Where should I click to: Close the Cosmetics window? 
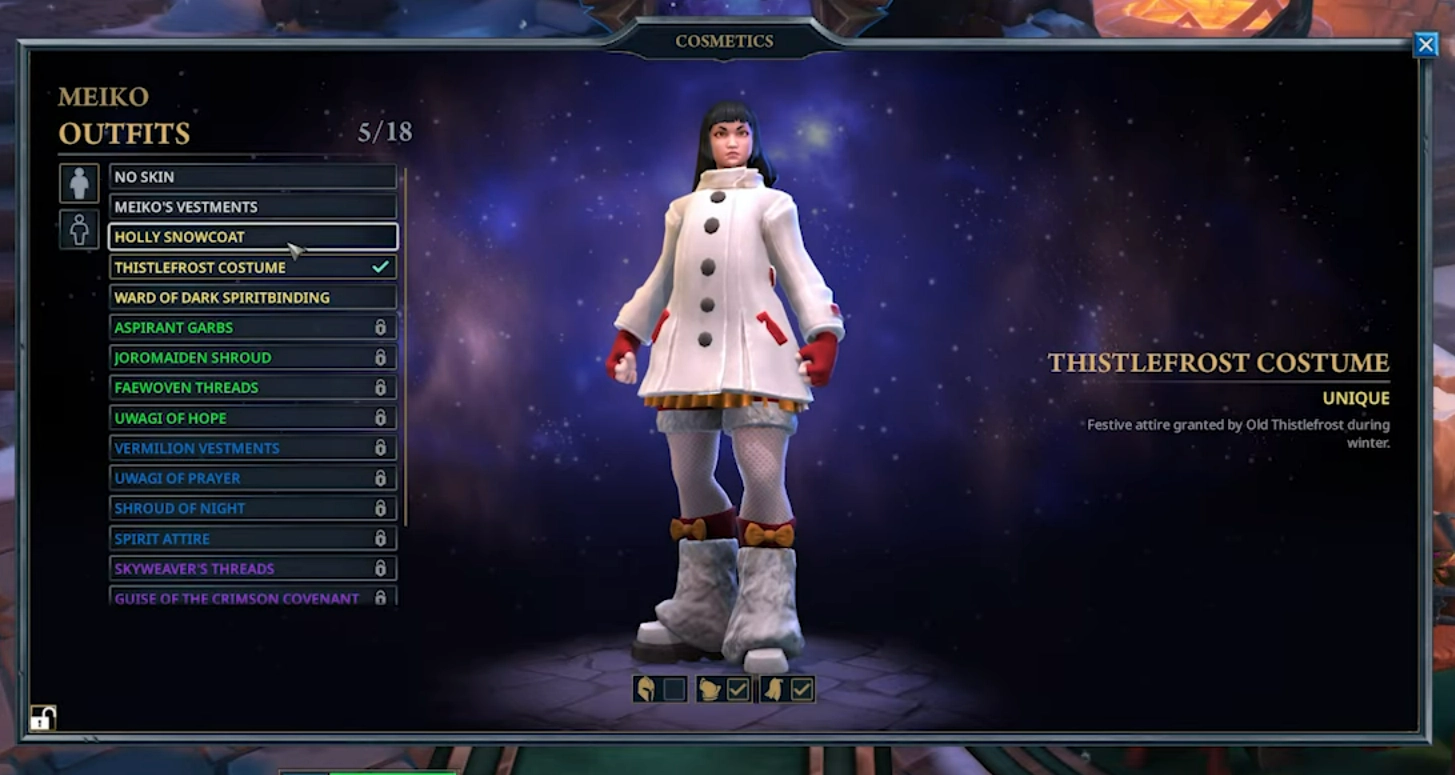click(1425, 45)
